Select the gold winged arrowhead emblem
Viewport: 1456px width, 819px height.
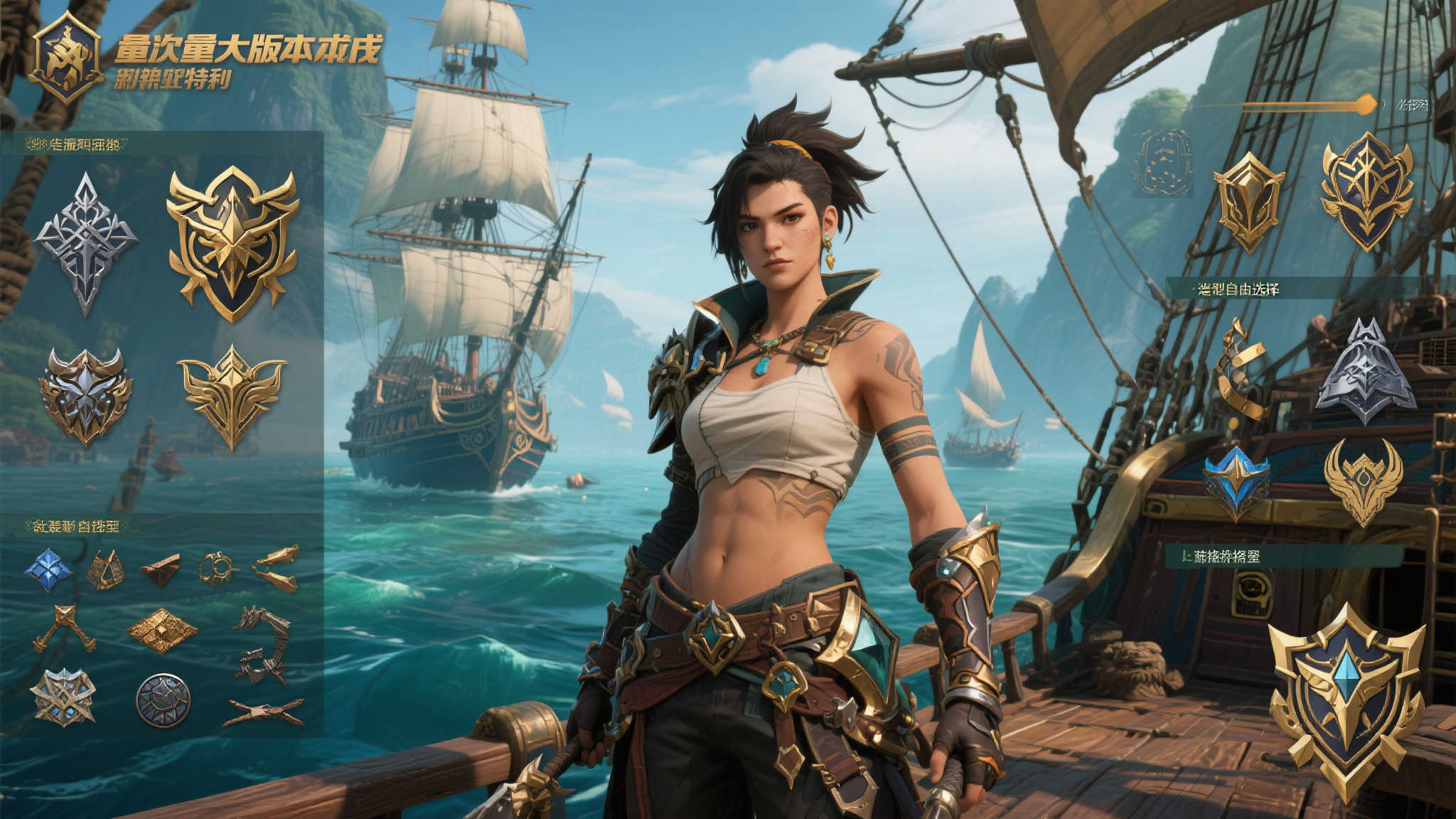232,395
